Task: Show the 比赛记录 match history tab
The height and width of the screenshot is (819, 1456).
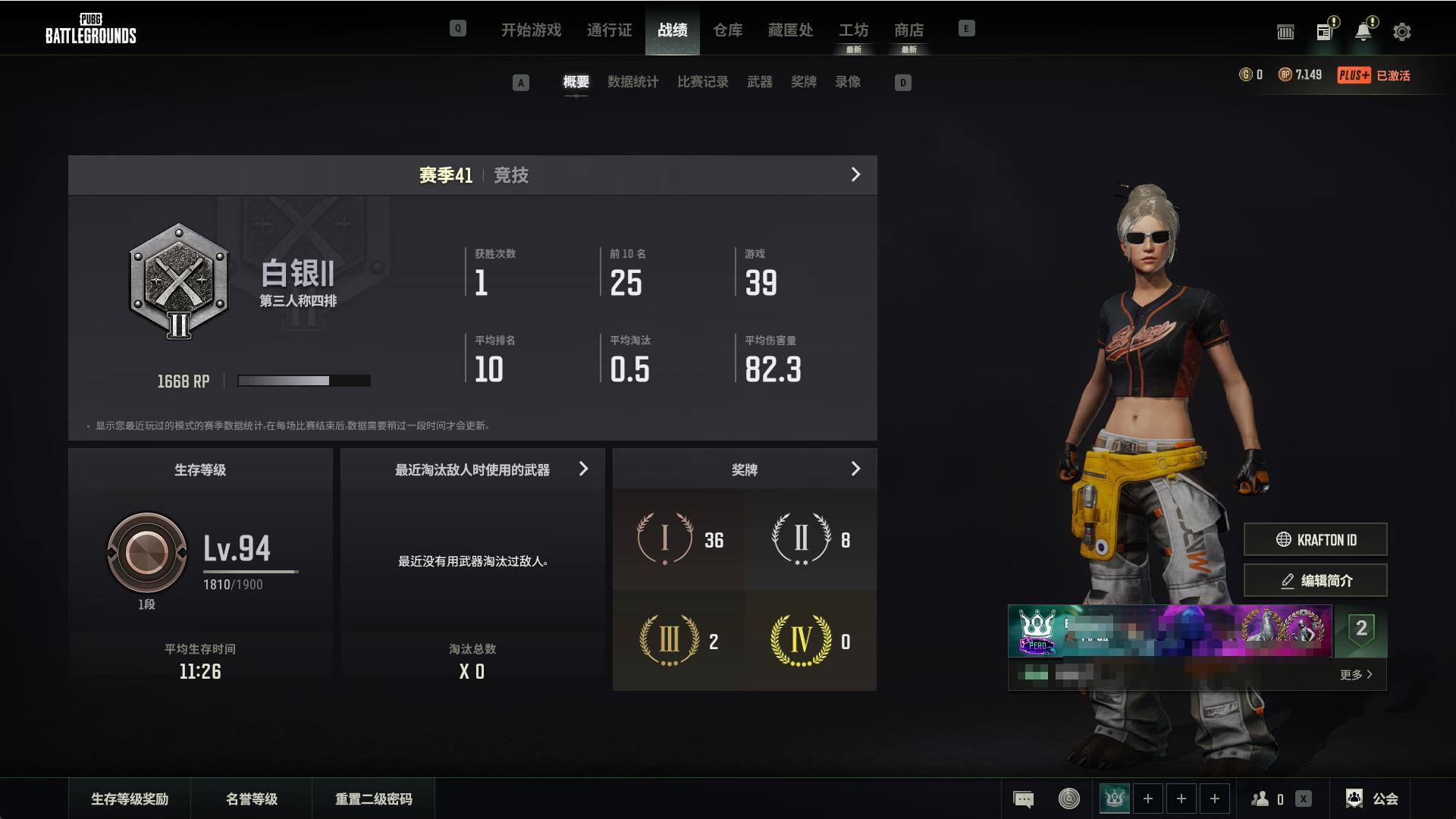Action: point(702,82)
